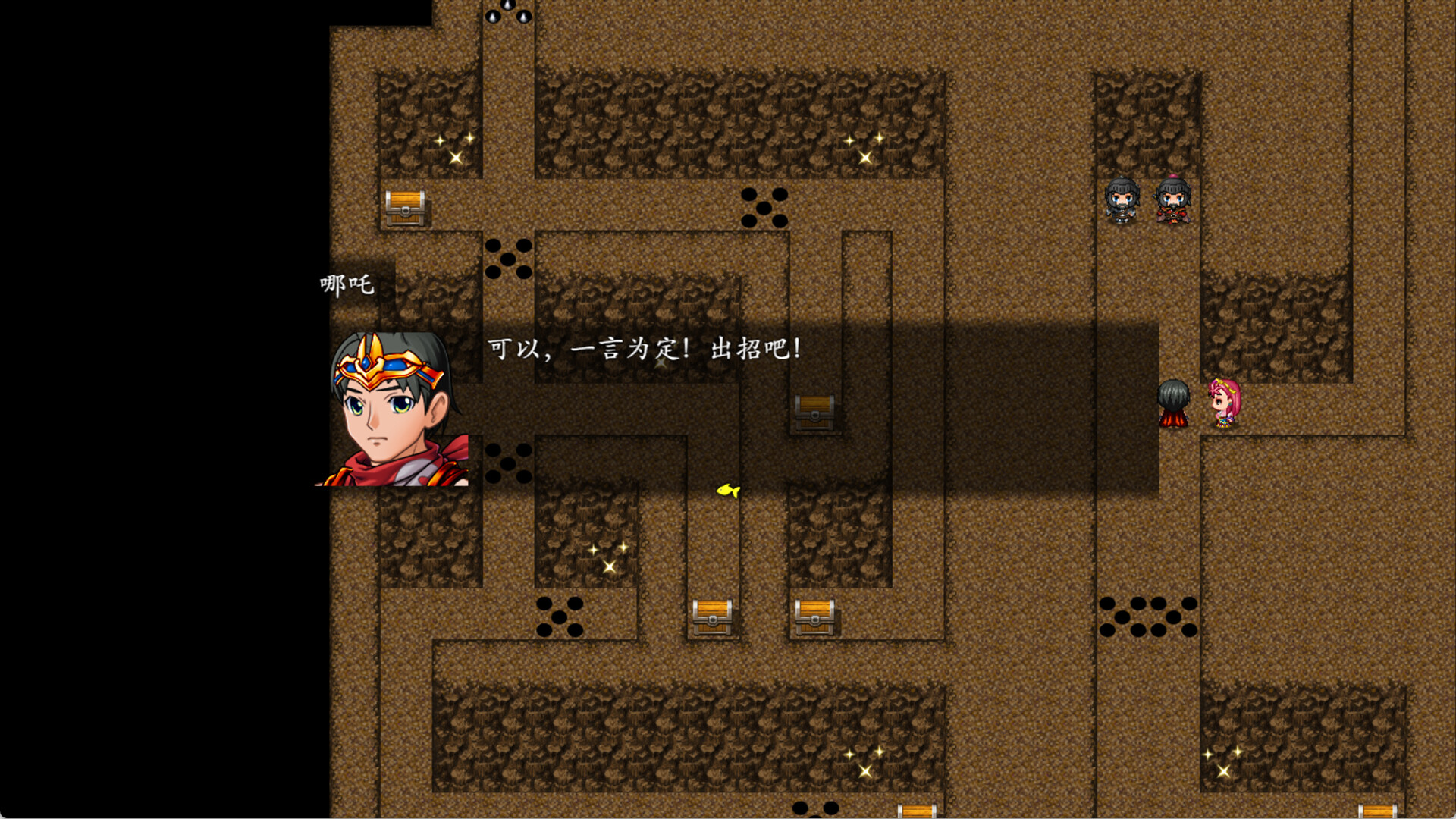1456x819 pixels.
Task: Click the dark hole cluster near the top pillar
Action: [x=766, y=209]
